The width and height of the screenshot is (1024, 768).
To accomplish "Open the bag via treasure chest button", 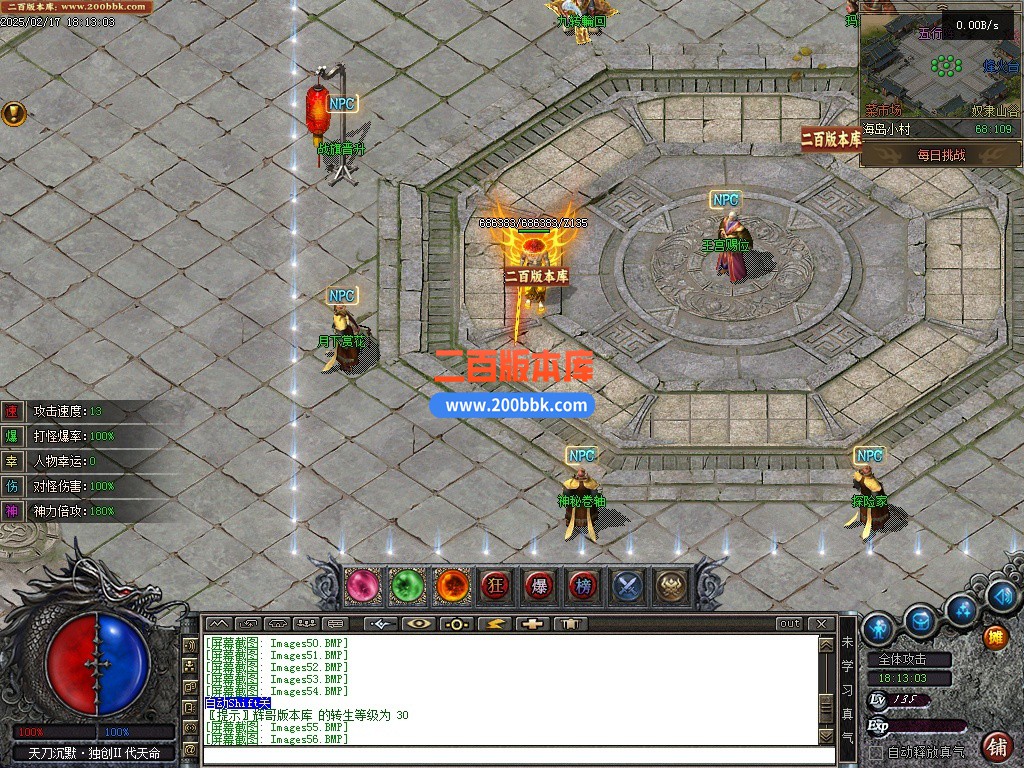I will point(920,621).
